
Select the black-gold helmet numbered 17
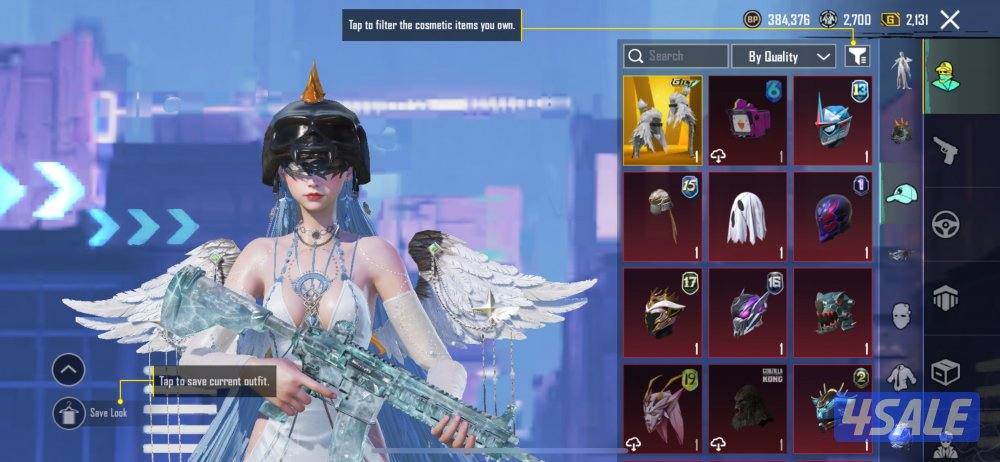pos(662,310)
